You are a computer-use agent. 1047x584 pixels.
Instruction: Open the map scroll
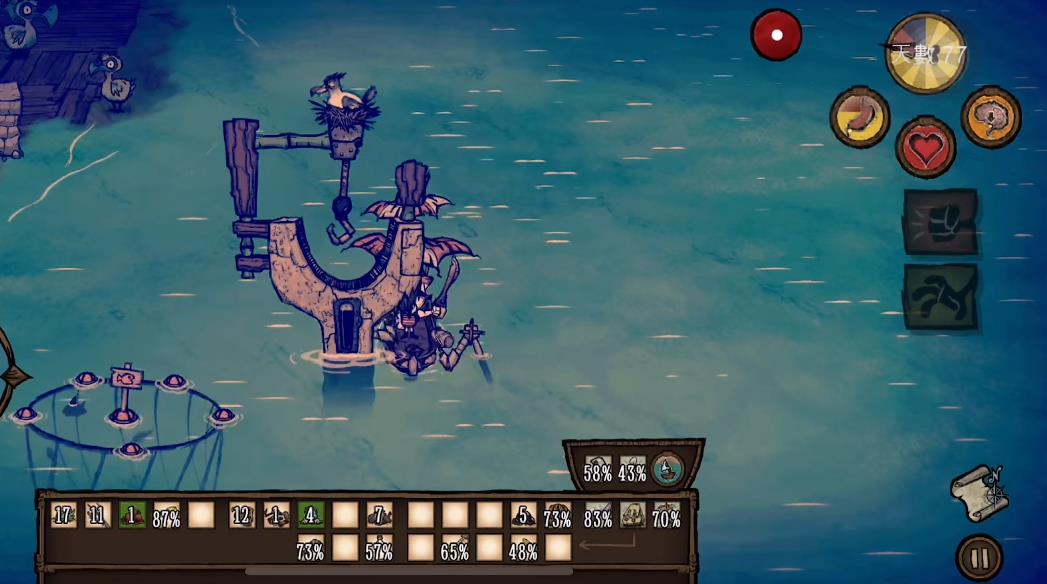pyautogui.click(x=978, y=492)
